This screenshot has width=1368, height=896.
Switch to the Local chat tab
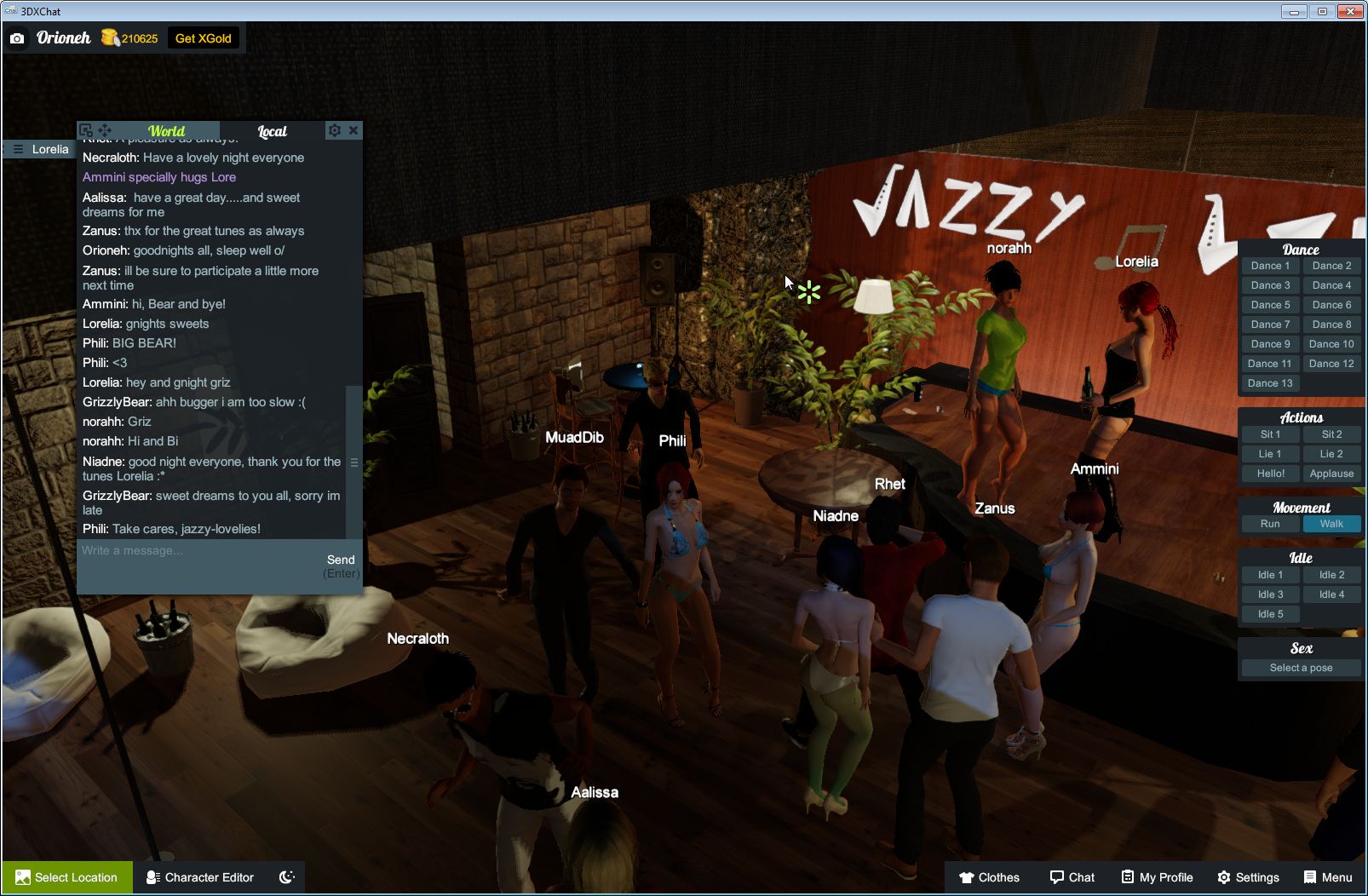coord(272,131)
